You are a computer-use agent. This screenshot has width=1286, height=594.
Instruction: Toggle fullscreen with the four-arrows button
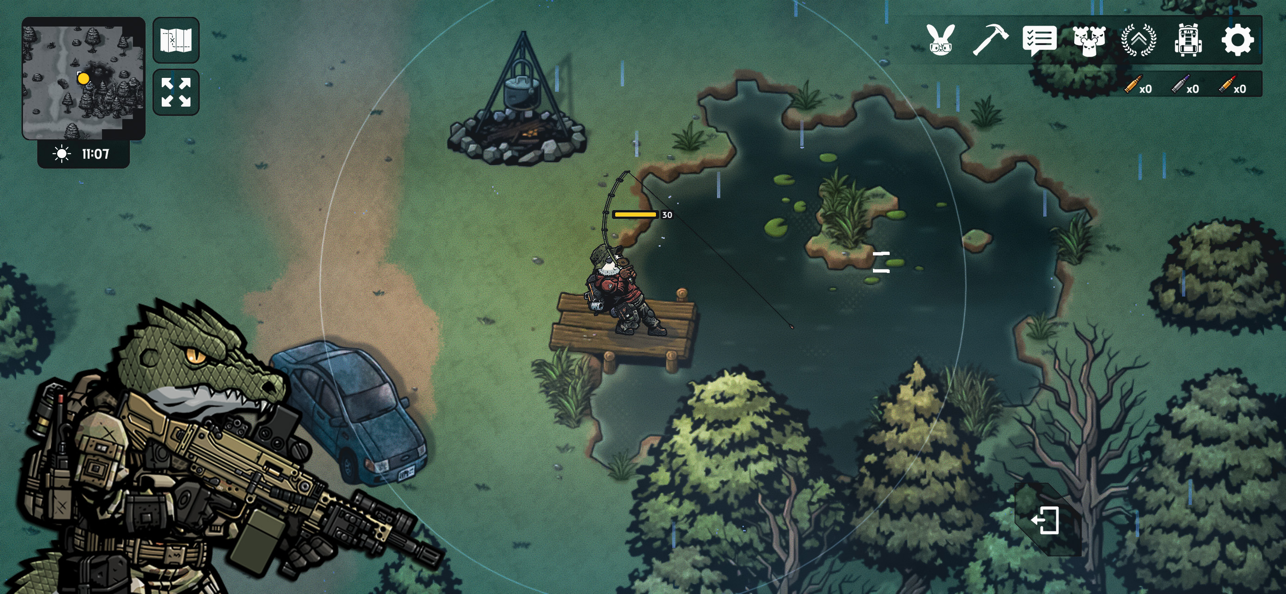tap(176, 92)
